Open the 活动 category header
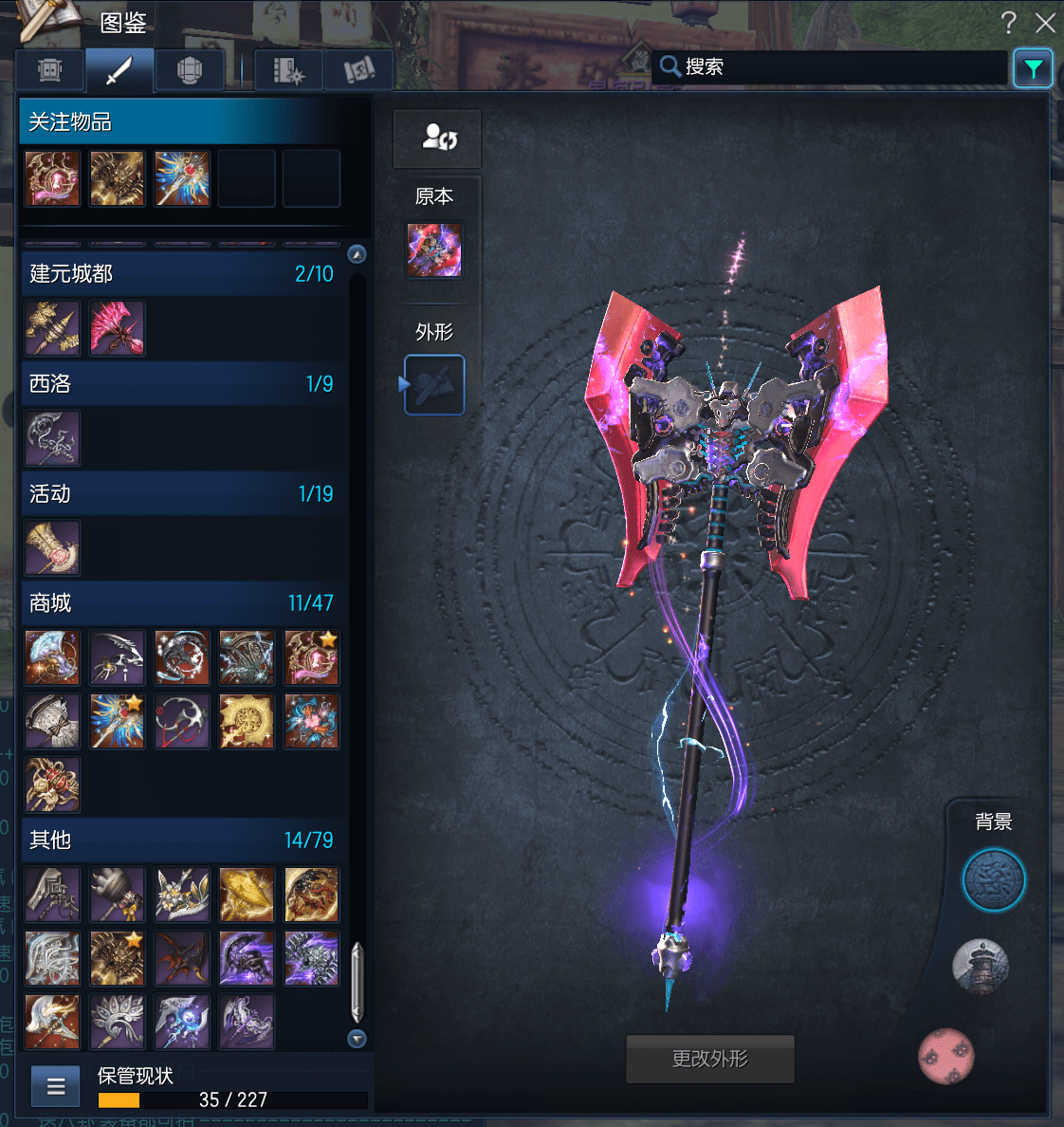 click(x=180, y=494)
